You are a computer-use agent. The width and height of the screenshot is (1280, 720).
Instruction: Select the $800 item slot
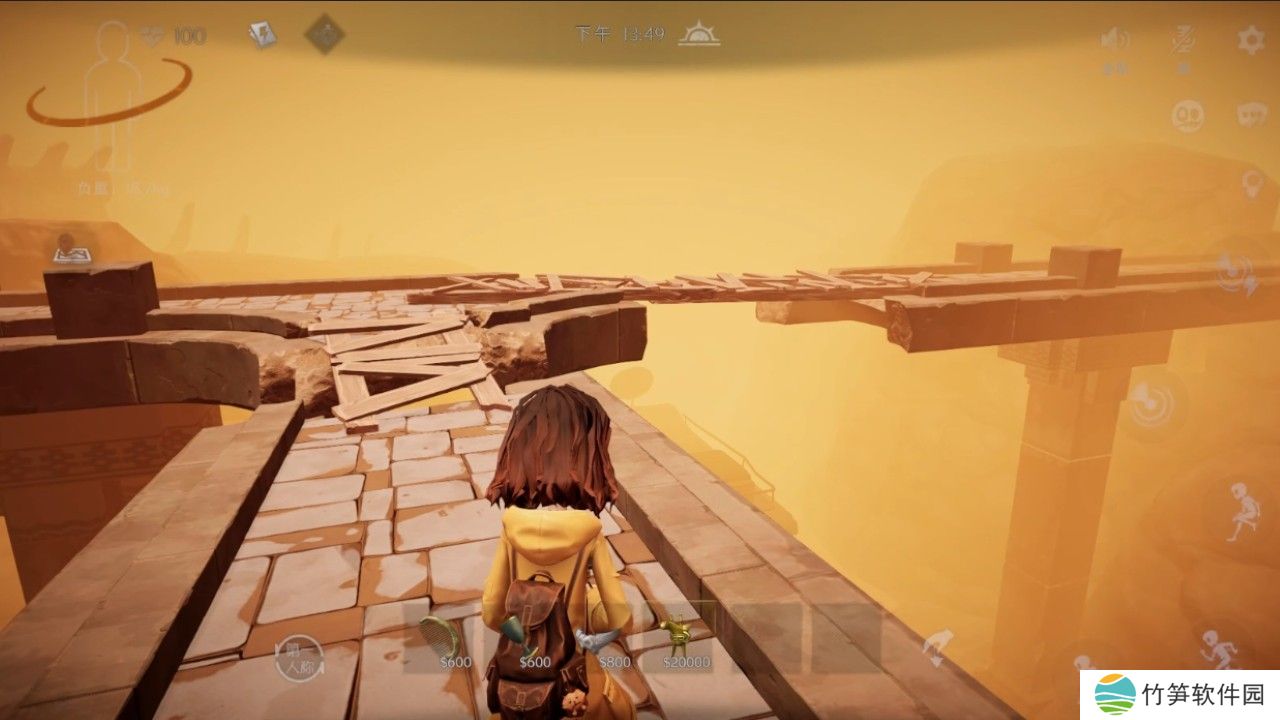click(x=608, y=641)
